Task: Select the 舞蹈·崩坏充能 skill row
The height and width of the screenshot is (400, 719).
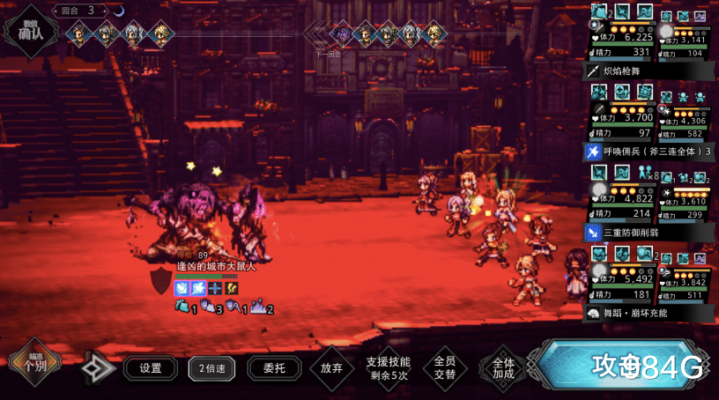Action: tap(650, 312)
